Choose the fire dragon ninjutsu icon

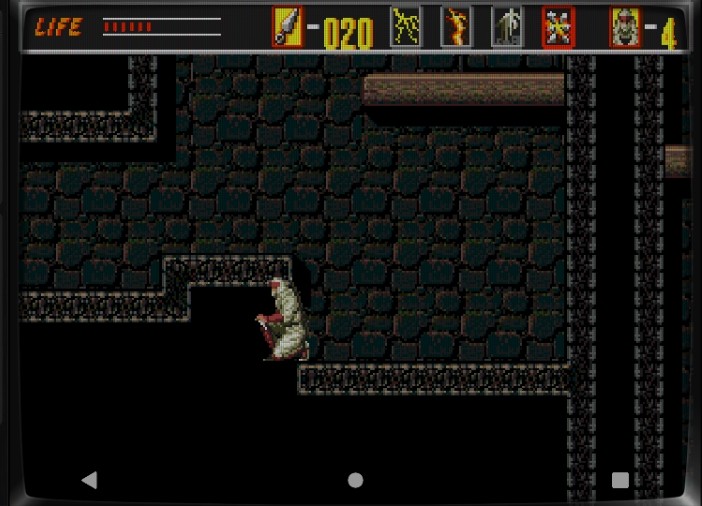[x=456, y=27]
